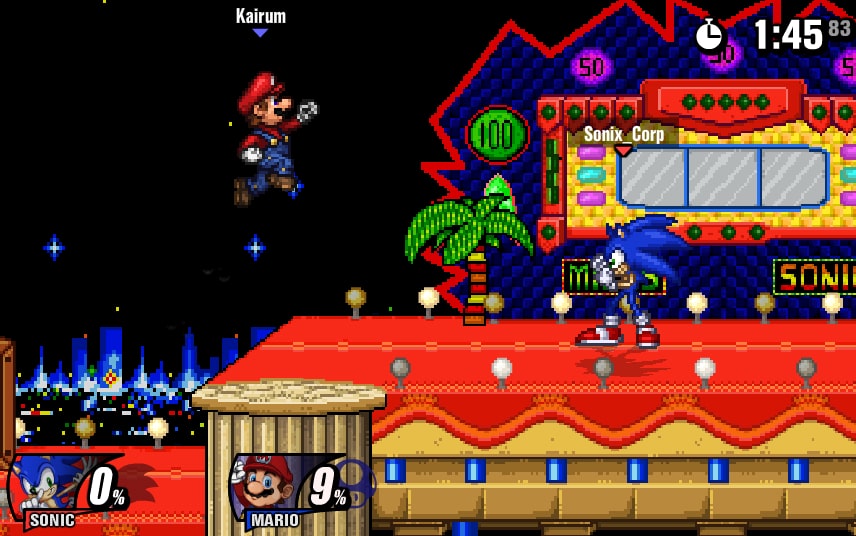Click Mario's character portrait in the HUD

[x=265, y=485]
